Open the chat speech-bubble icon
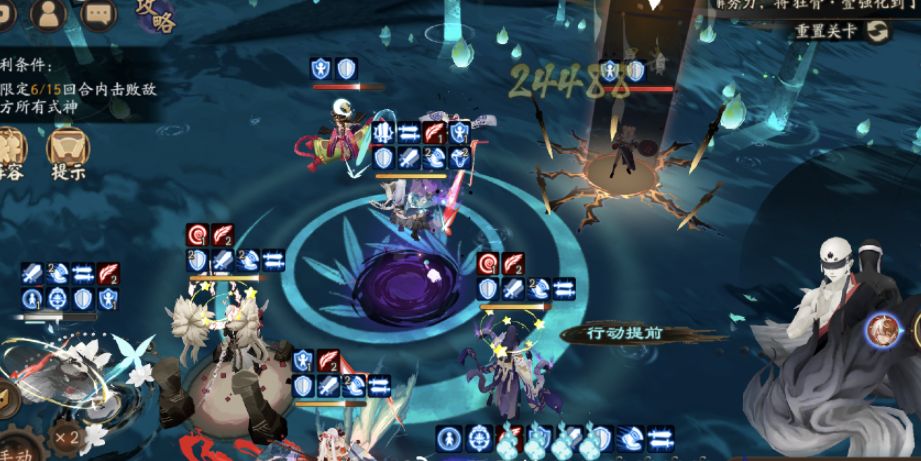This screenshot has width=921, height=461. pos(99,13)
